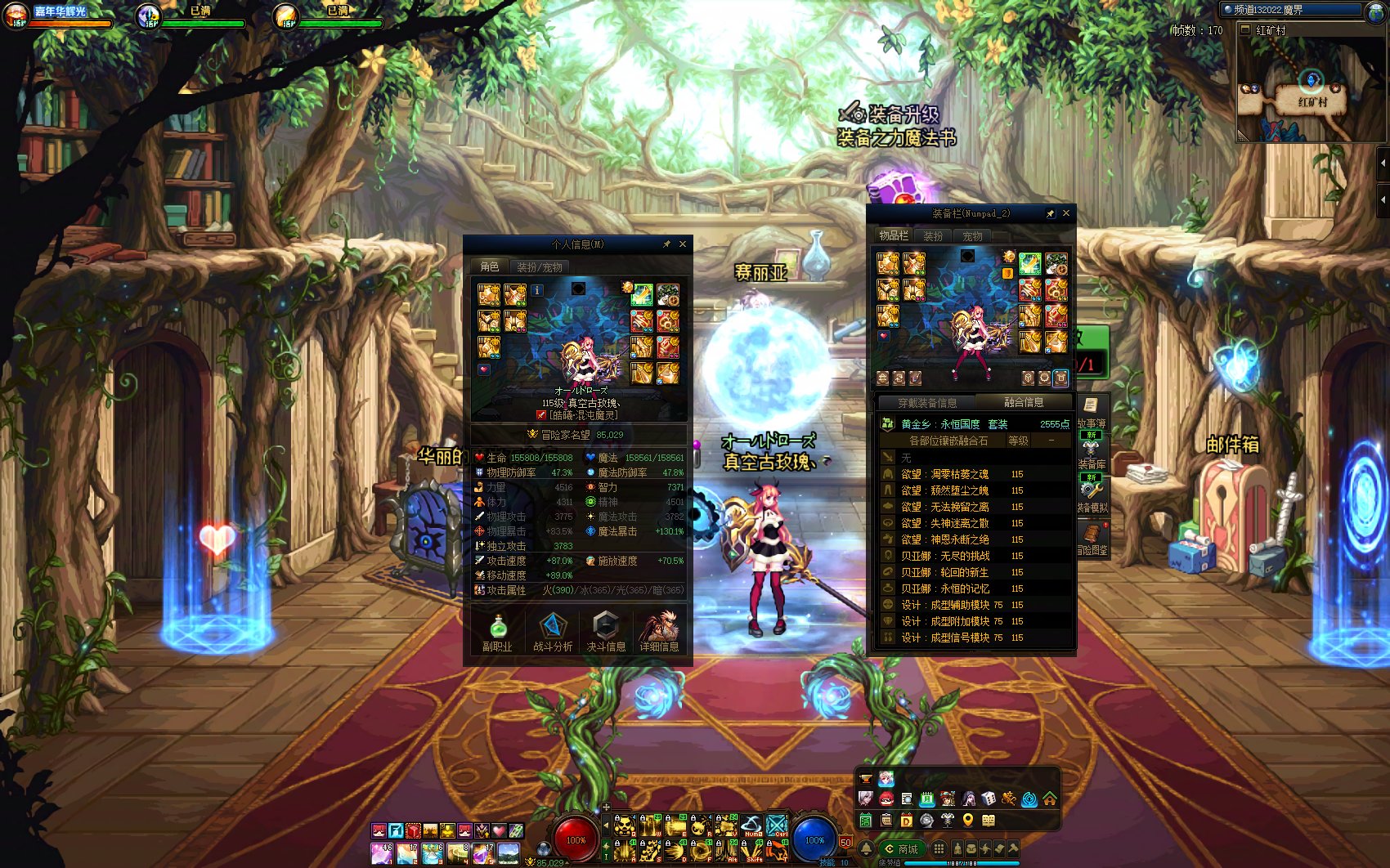Select the yellow location pin map icon
Image resolution: width=1390 pixels, height=868 pixels.
(968, 821)
